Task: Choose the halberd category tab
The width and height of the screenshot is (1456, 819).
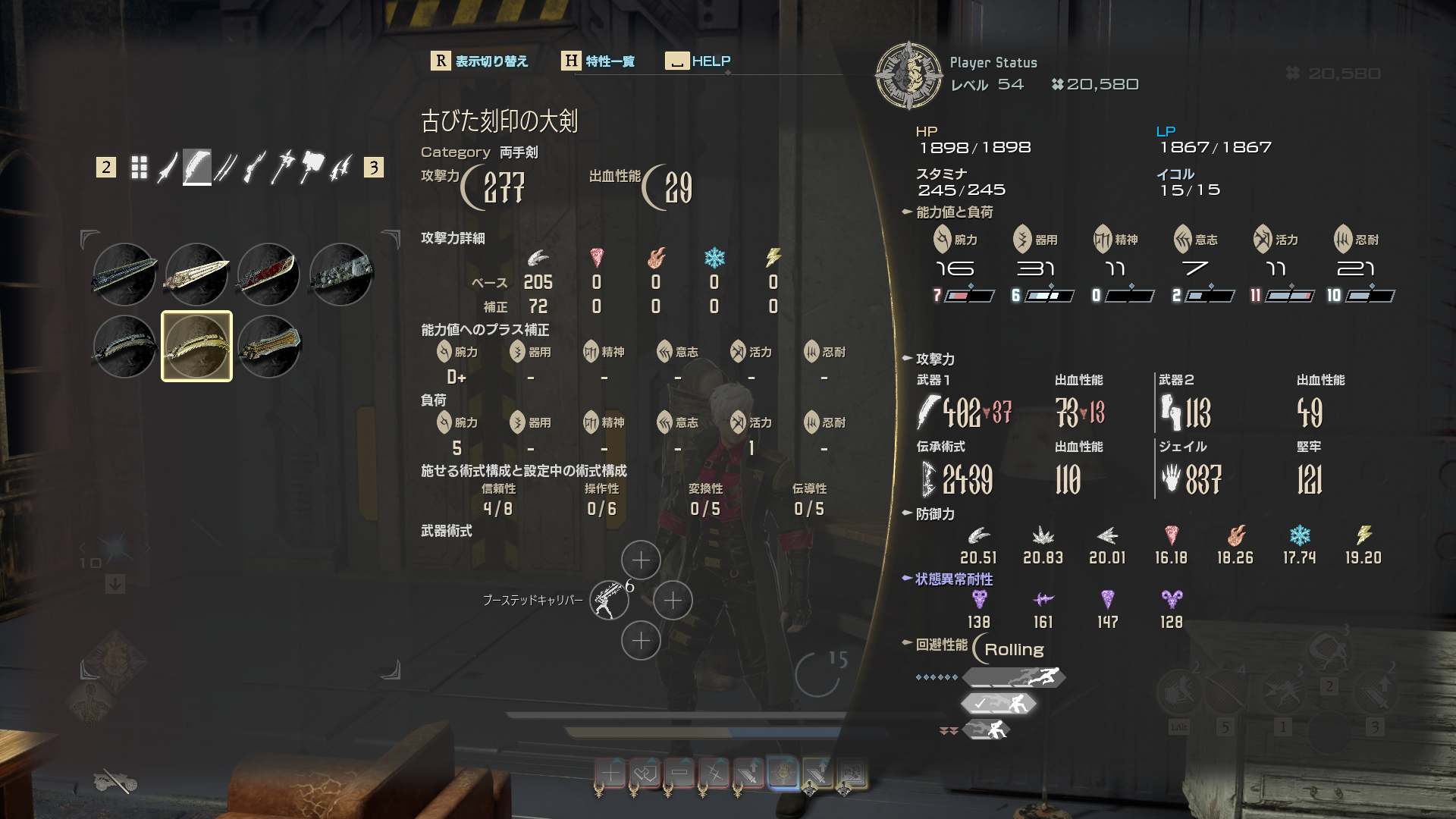Action: (x=283, y=167)
